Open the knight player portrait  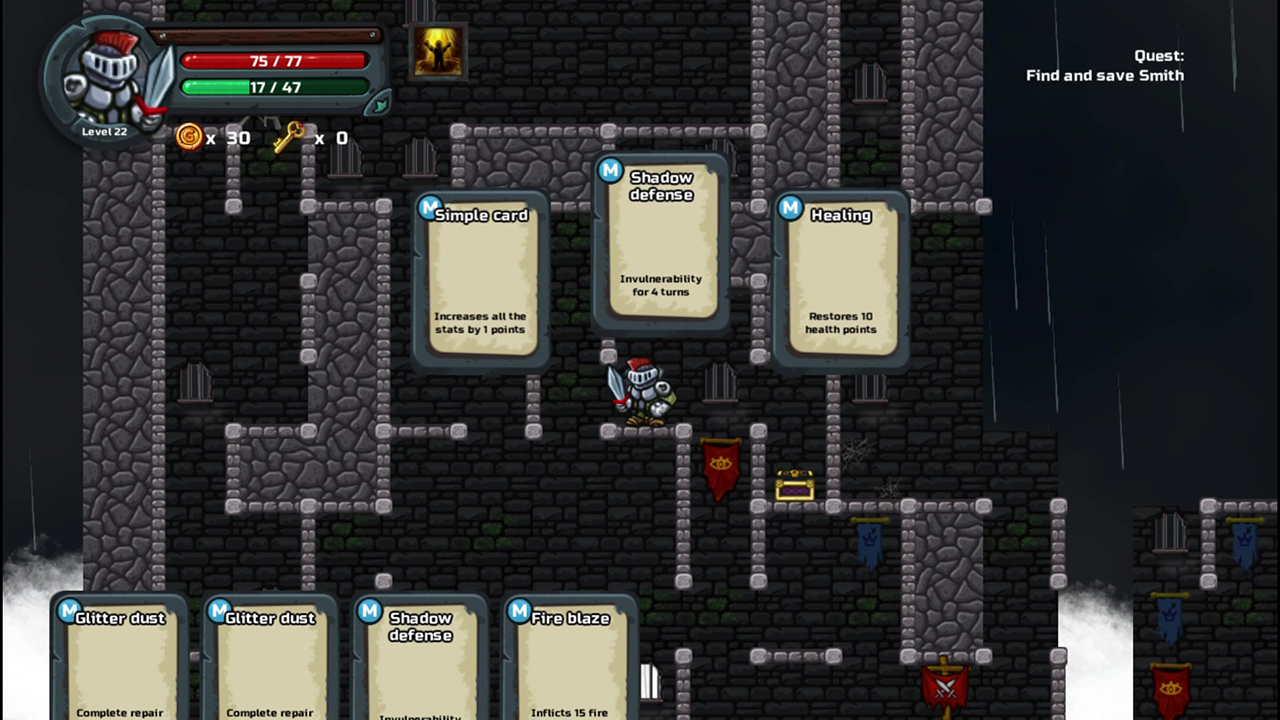tap(107, 72)
